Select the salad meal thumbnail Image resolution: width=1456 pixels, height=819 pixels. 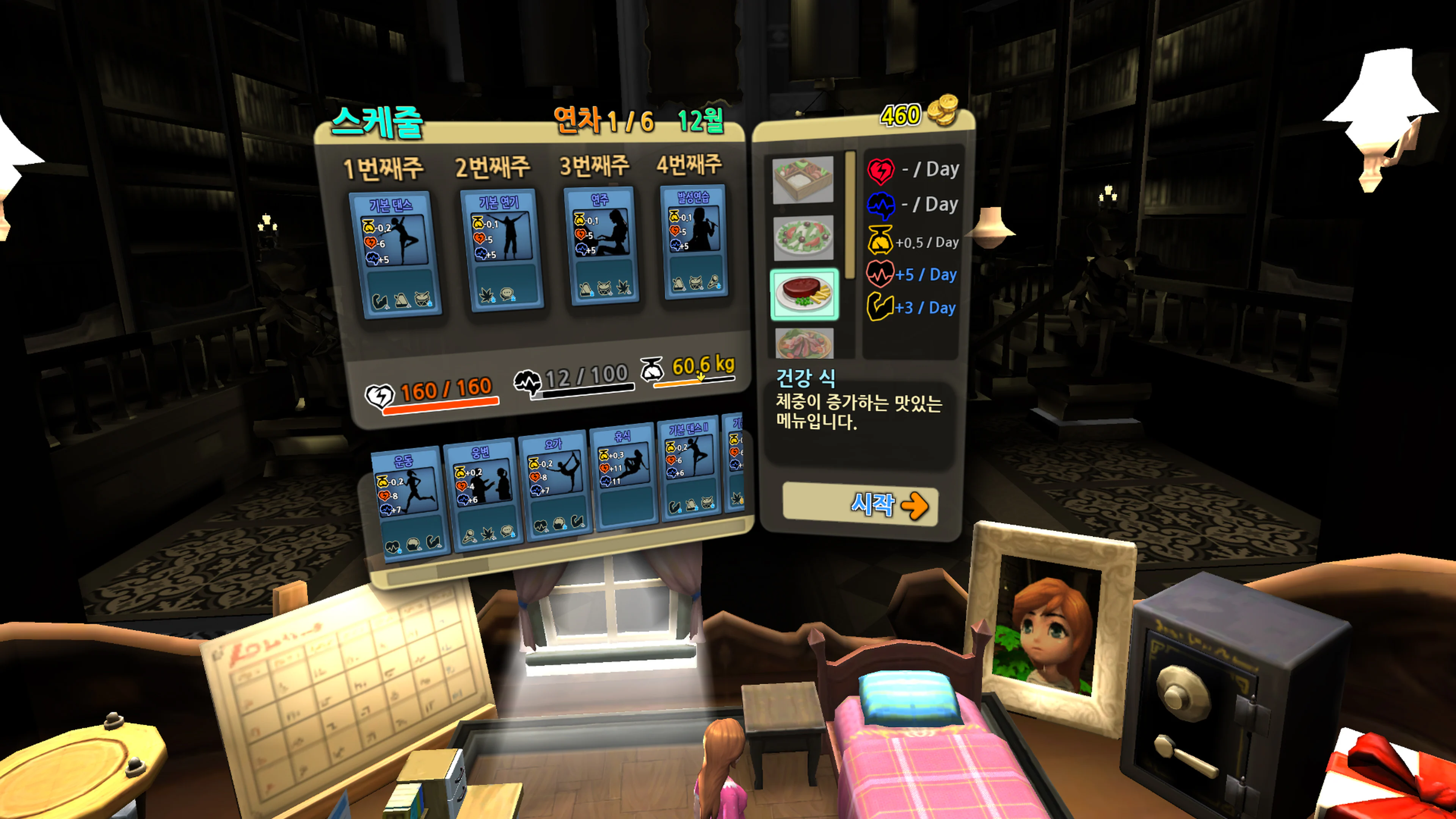[x=804, y=237]
